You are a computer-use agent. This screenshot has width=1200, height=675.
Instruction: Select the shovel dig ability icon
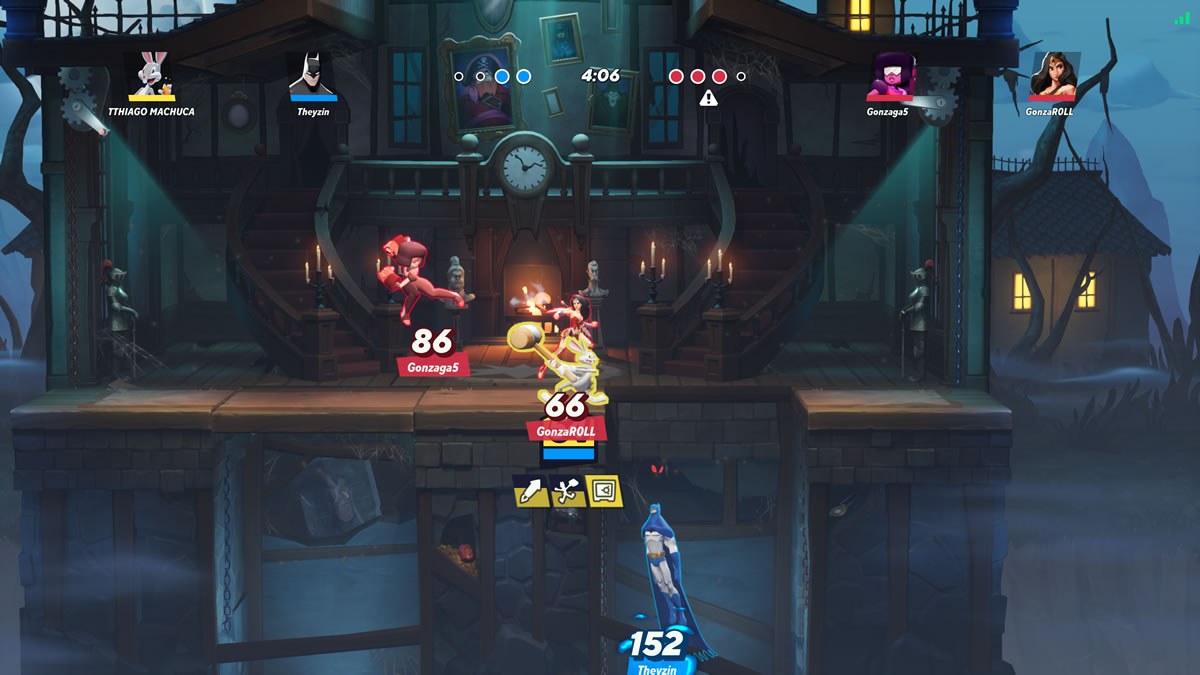click(x=567, y=490)
